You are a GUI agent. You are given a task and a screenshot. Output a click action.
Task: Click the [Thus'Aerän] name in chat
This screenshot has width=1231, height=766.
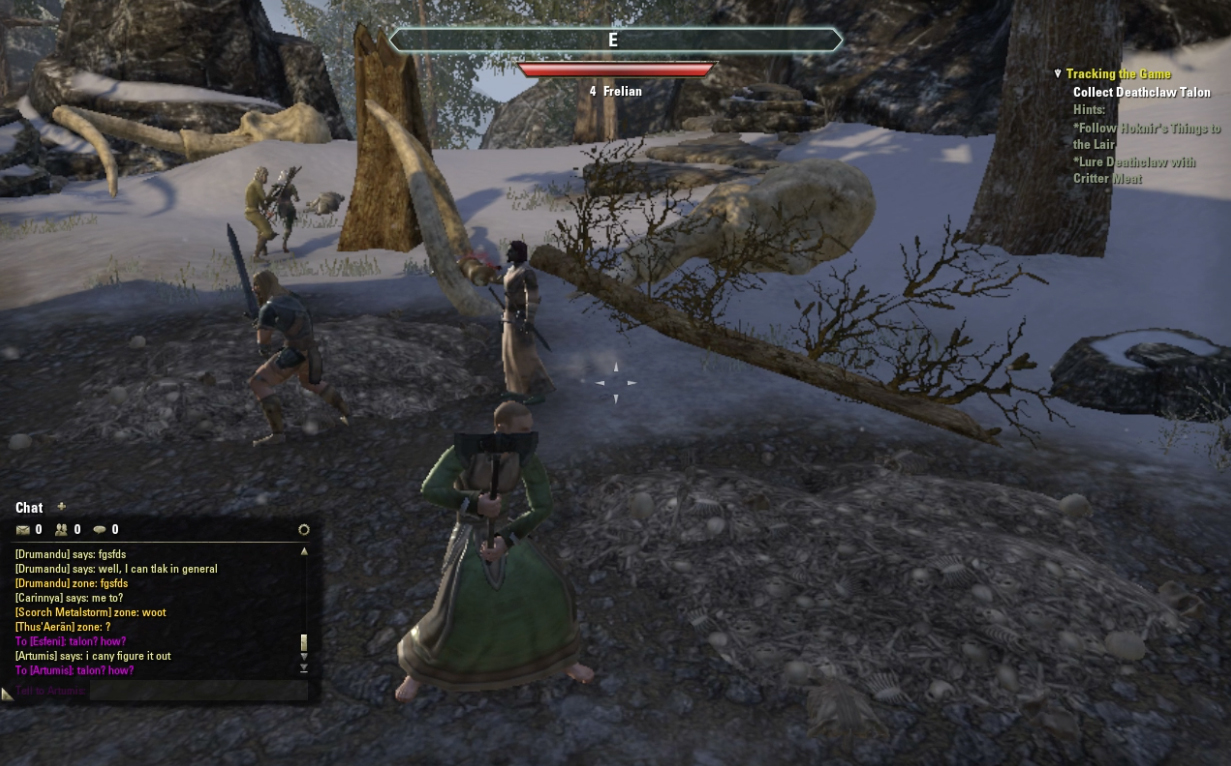(x=46, y=627)
